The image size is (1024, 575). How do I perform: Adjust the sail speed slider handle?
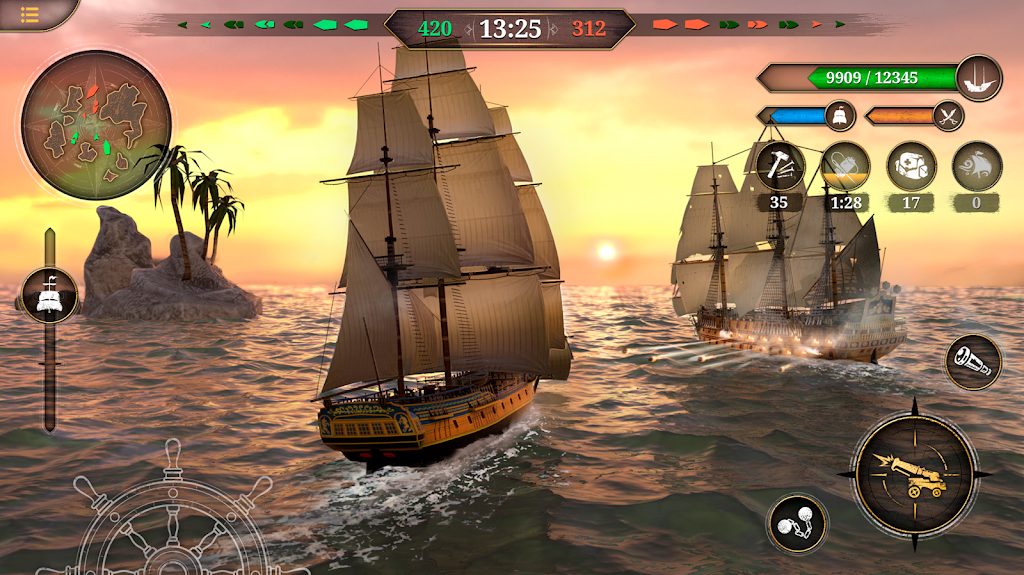point(49,295)
